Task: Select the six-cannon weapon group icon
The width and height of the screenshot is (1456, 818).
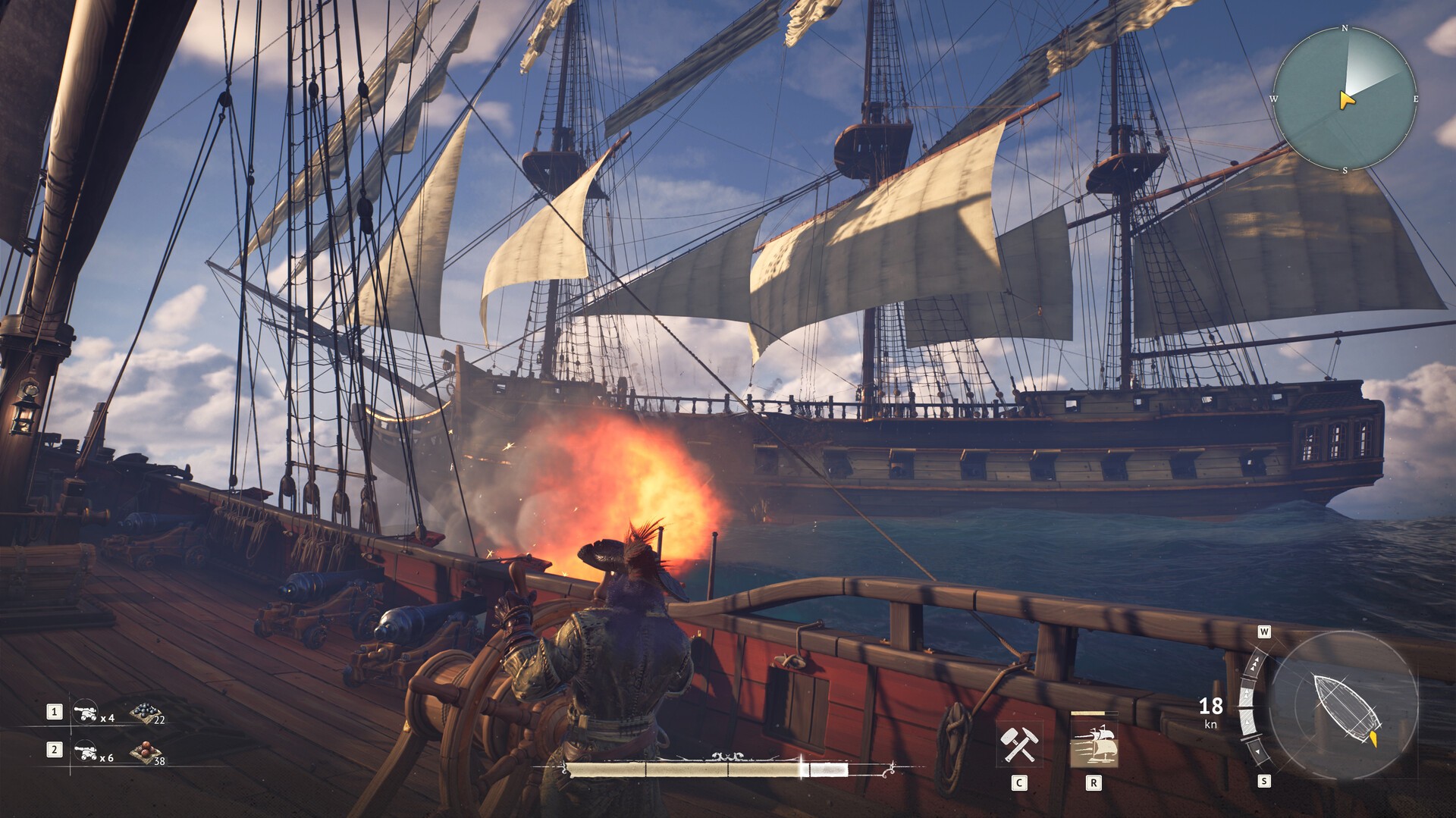Action: pos(84,751)
